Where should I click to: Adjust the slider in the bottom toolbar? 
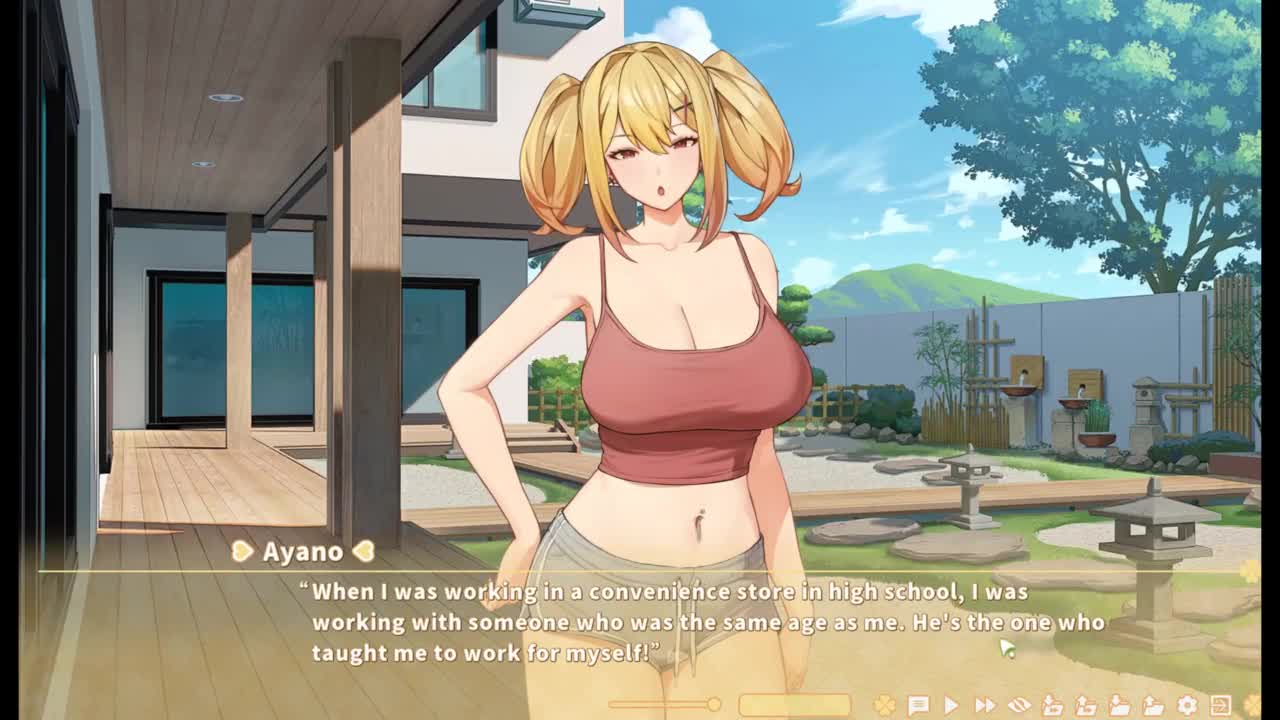tap(714, 705)
